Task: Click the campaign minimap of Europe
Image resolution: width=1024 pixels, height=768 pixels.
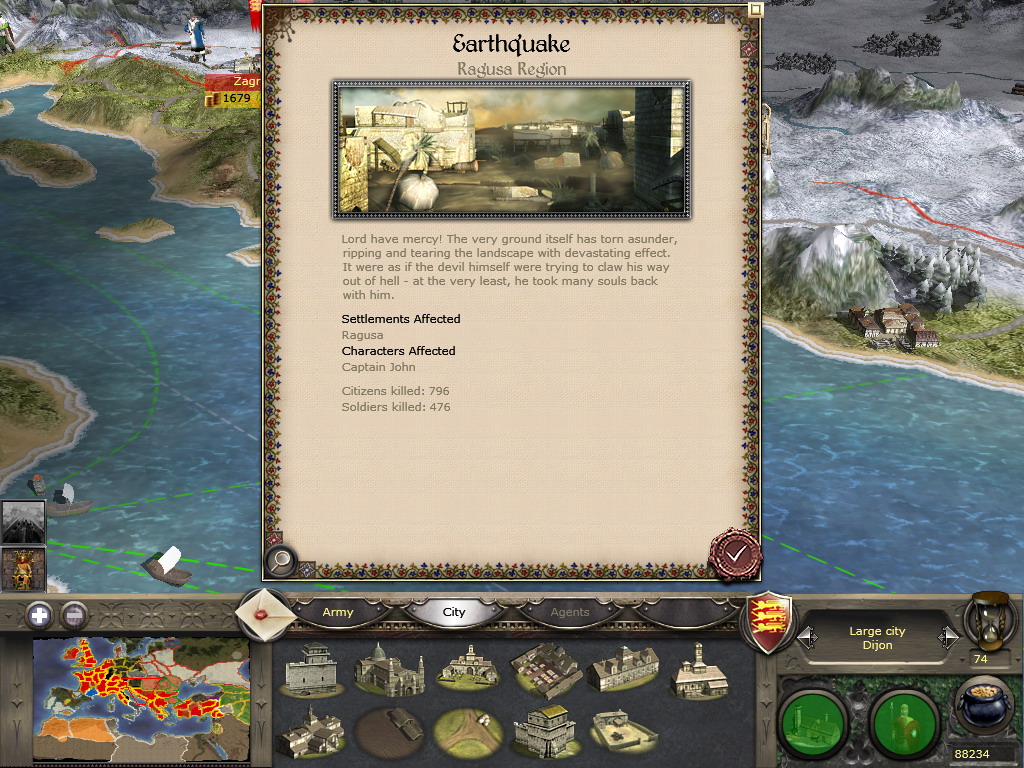Action: 140,699
